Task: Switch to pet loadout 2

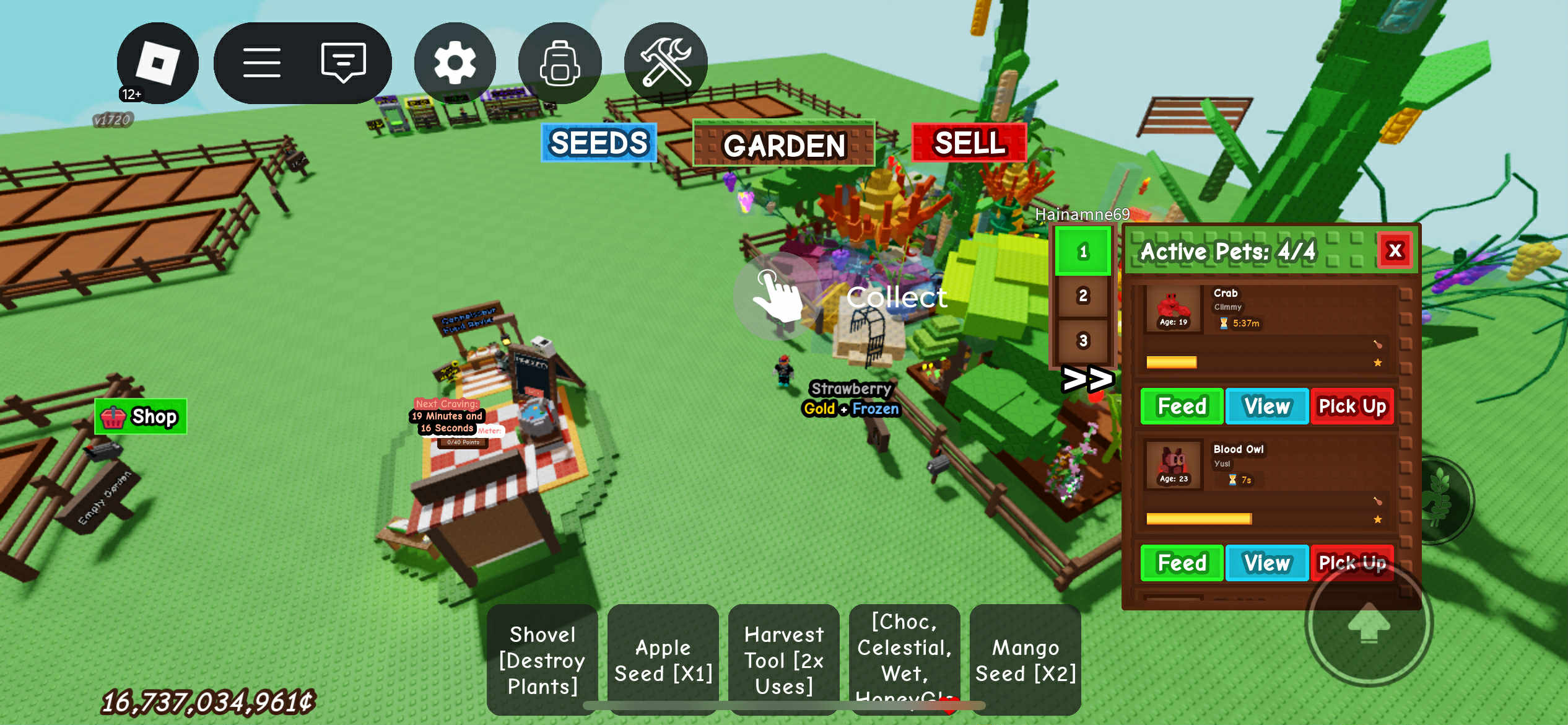Action: click(x=1082, y=296)
